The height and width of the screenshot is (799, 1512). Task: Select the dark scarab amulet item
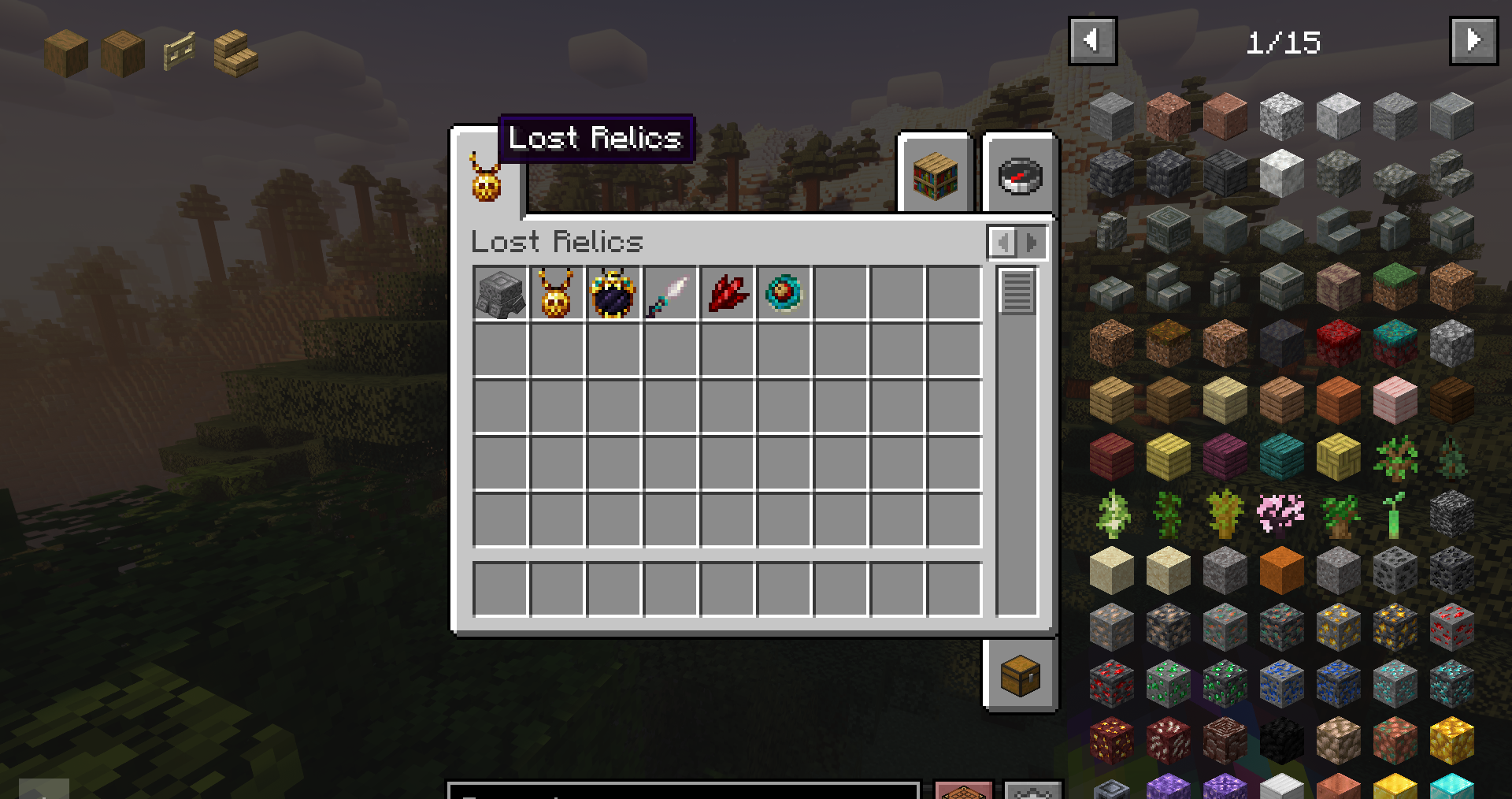click(x=613, y=294)
